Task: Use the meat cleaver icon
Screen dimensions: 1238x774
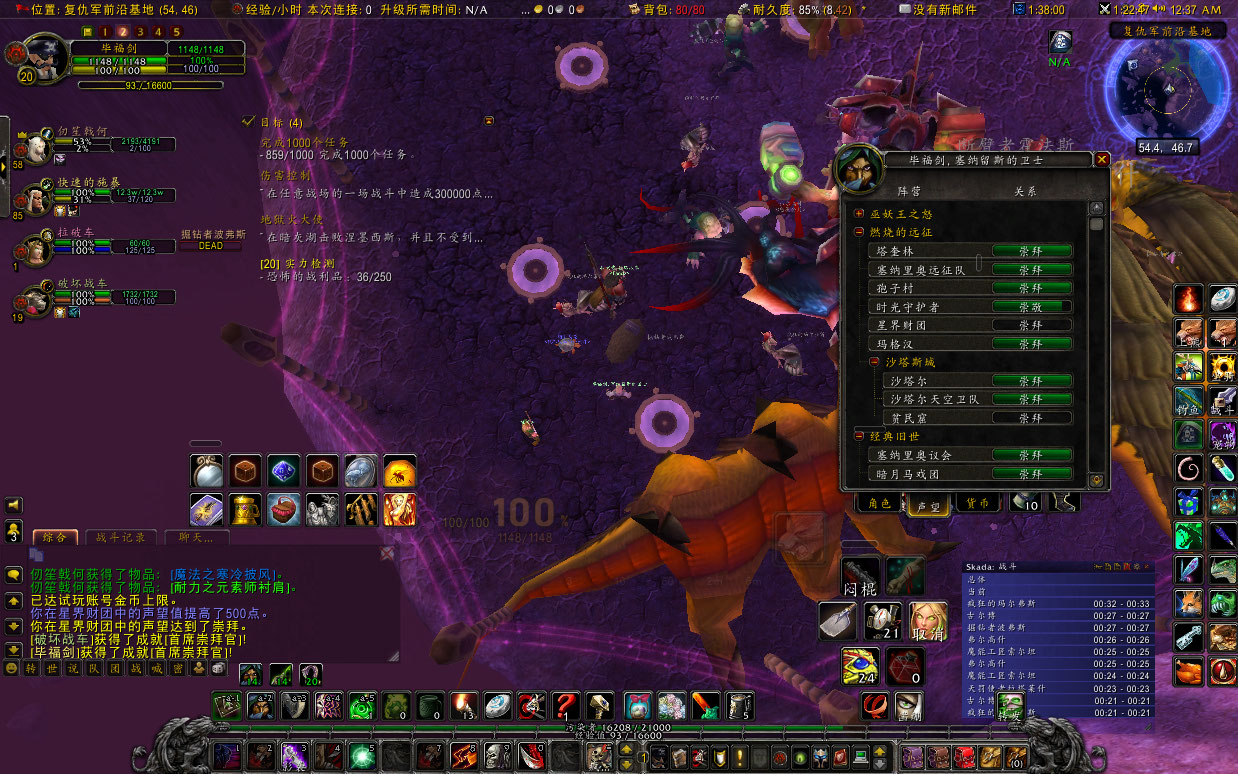Action: 838,621
